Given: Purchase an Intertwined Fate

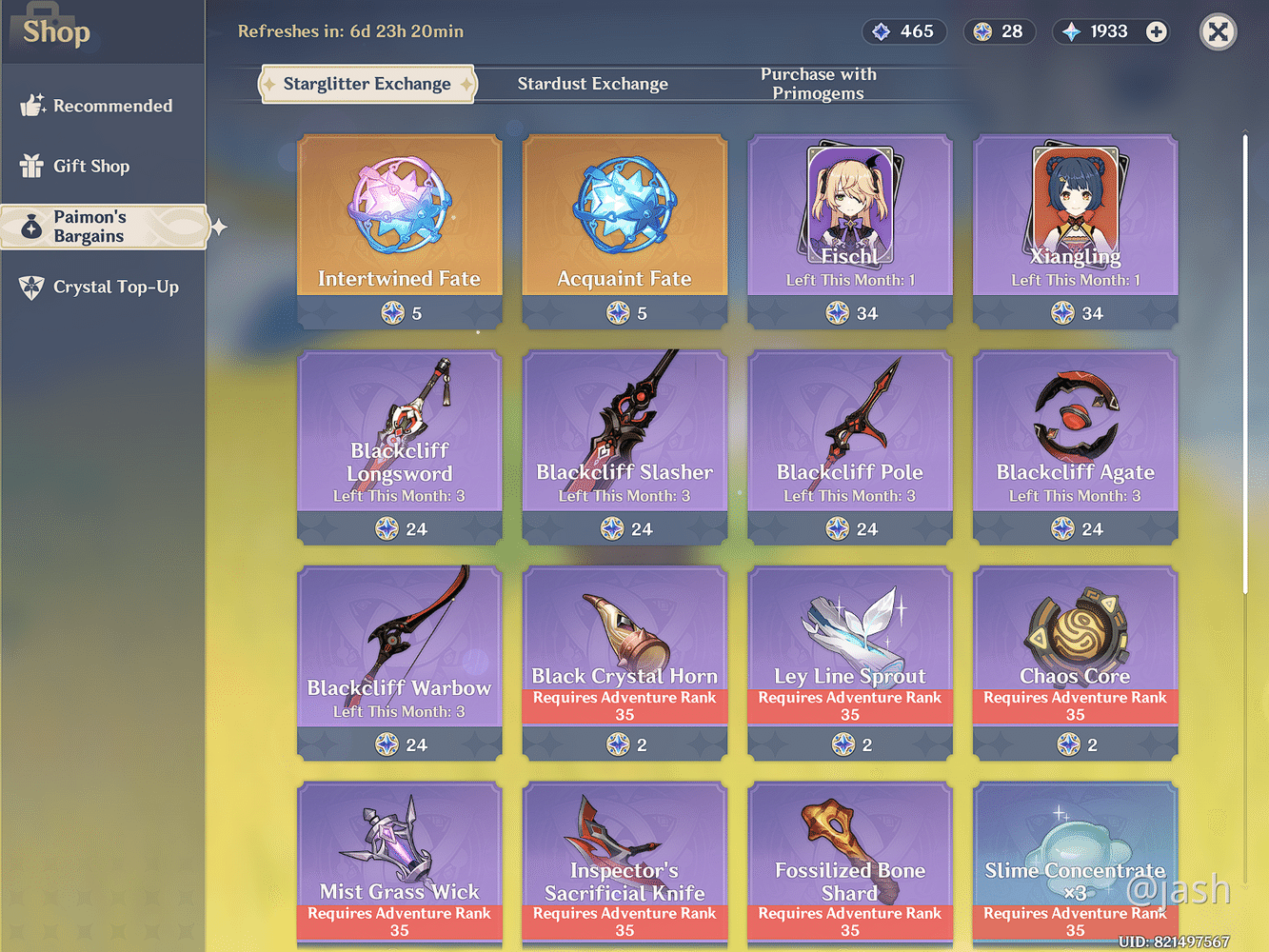Looking at the screenshot, I should pyautogui.click(x=399, y=228).
